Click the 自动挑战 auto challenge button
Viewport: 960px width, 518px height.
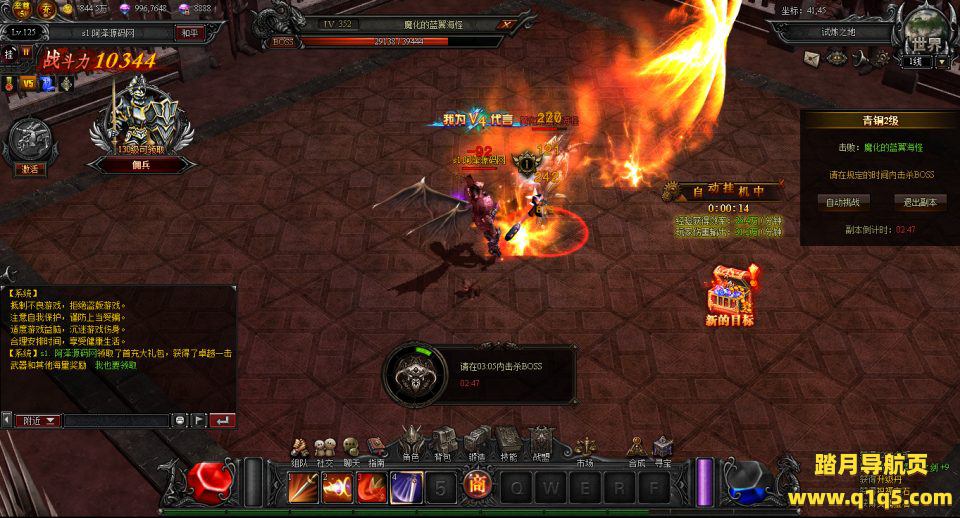(x=842, y=201)
